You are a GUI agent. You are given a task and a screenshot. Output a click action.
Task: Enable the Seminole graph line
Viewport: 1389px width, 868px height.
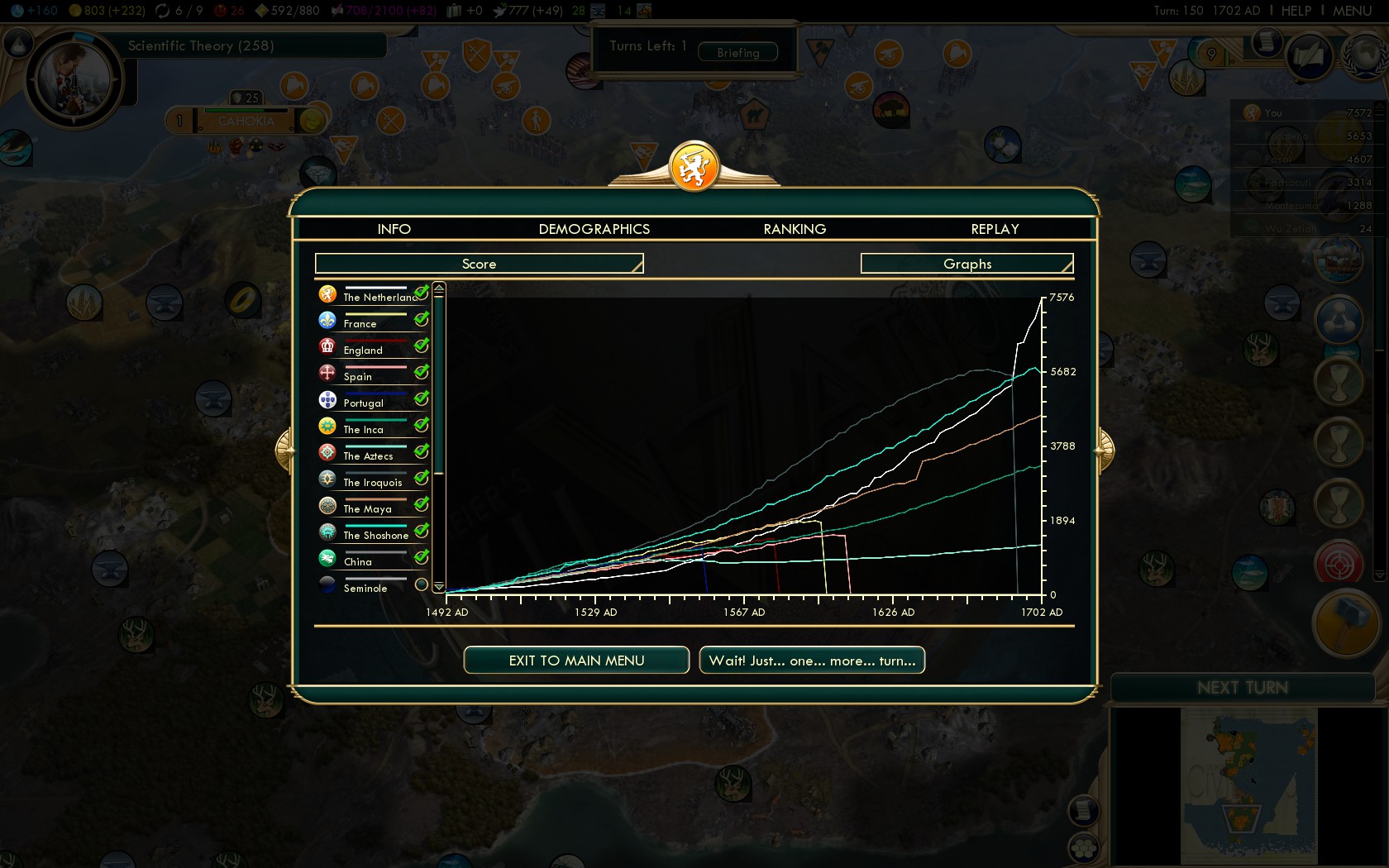(x=422, y=584)
